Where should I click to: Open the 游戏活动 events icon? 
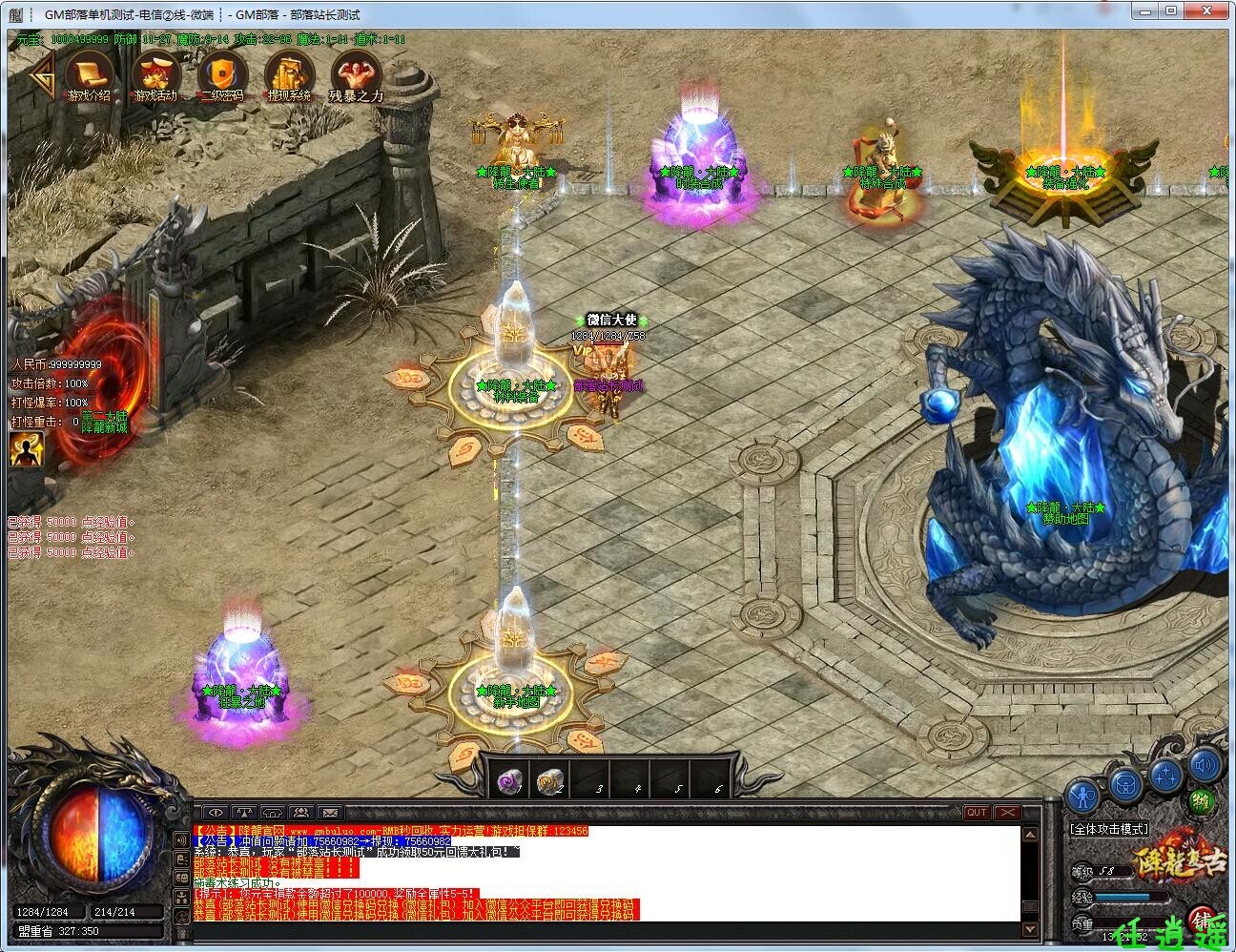click(155, 75)
